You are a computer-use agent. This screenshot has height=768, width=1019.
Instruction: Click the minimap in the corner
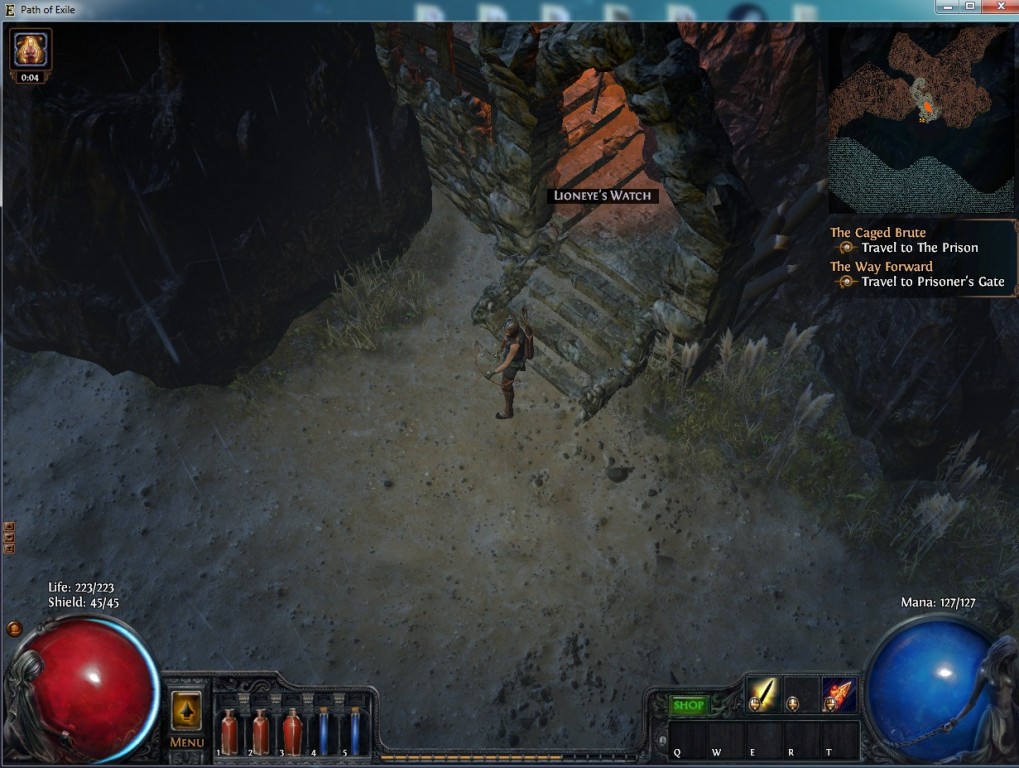pos(920,120)
